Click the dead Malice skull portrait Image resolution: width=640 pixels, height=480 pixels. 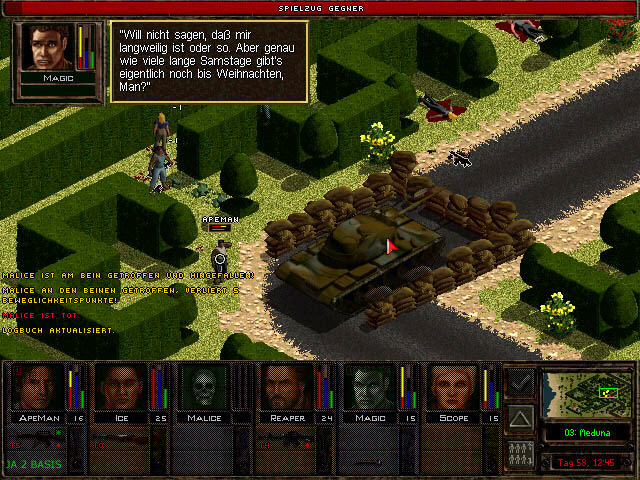coord(204,388)
